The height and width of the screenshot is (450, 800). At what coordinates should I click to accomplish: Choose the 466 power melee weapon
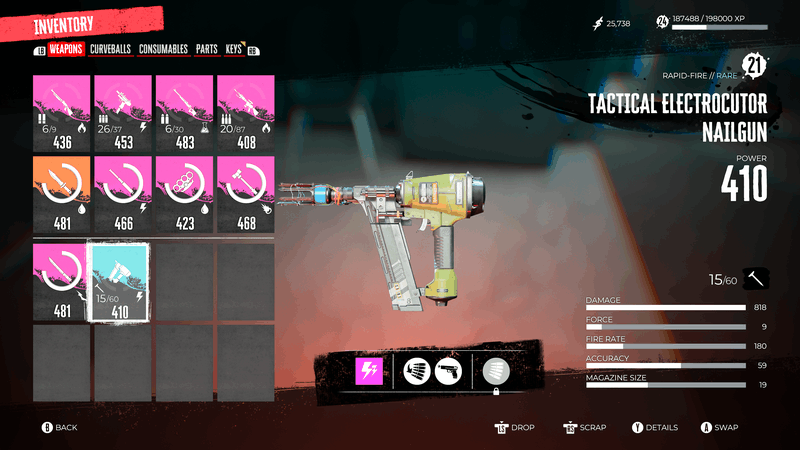(124, 195)
